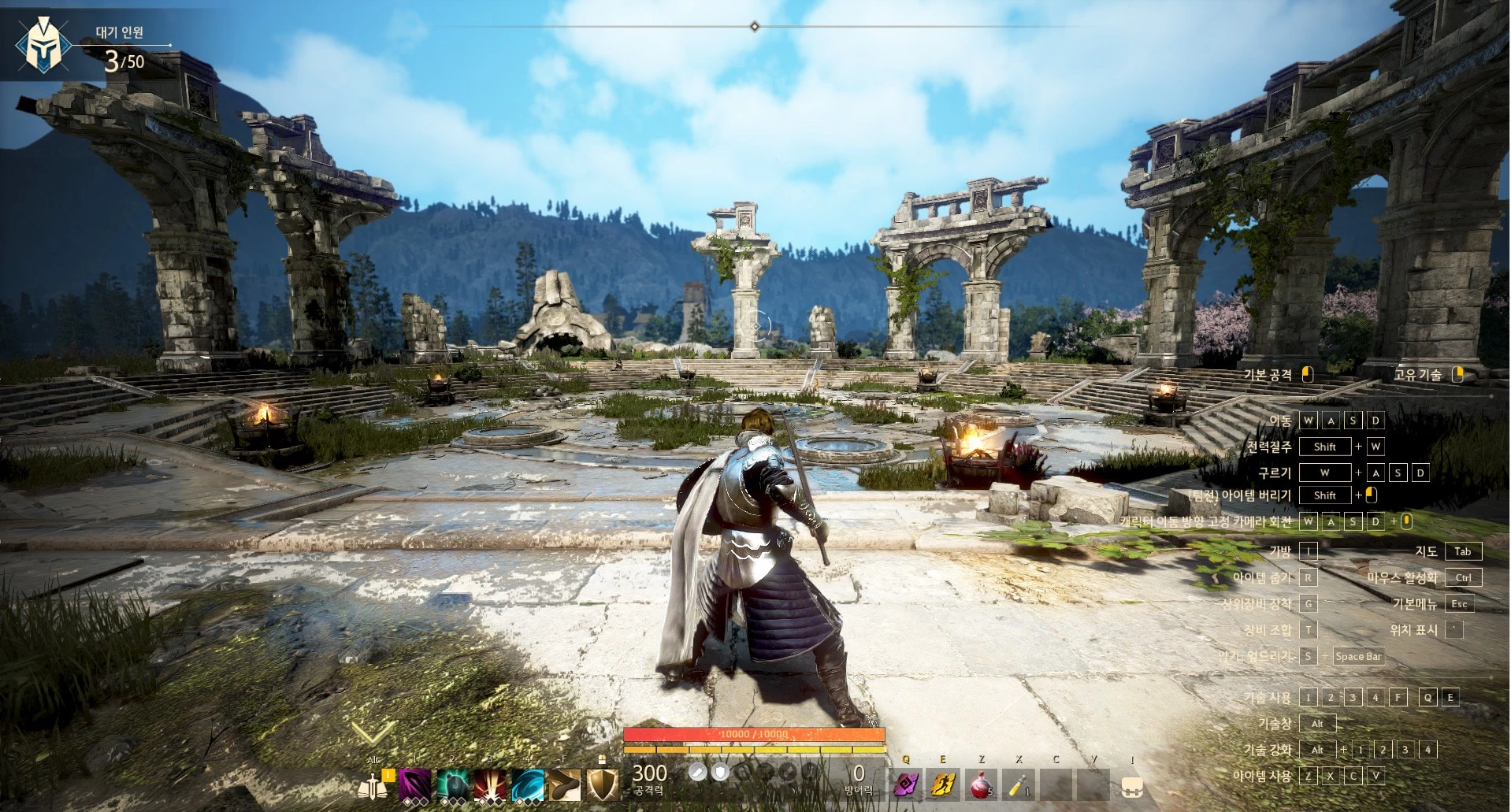This screenshot has width=1511, height=812.
Task: Trigger the red burst strike skill
Action: pos(490,784)
